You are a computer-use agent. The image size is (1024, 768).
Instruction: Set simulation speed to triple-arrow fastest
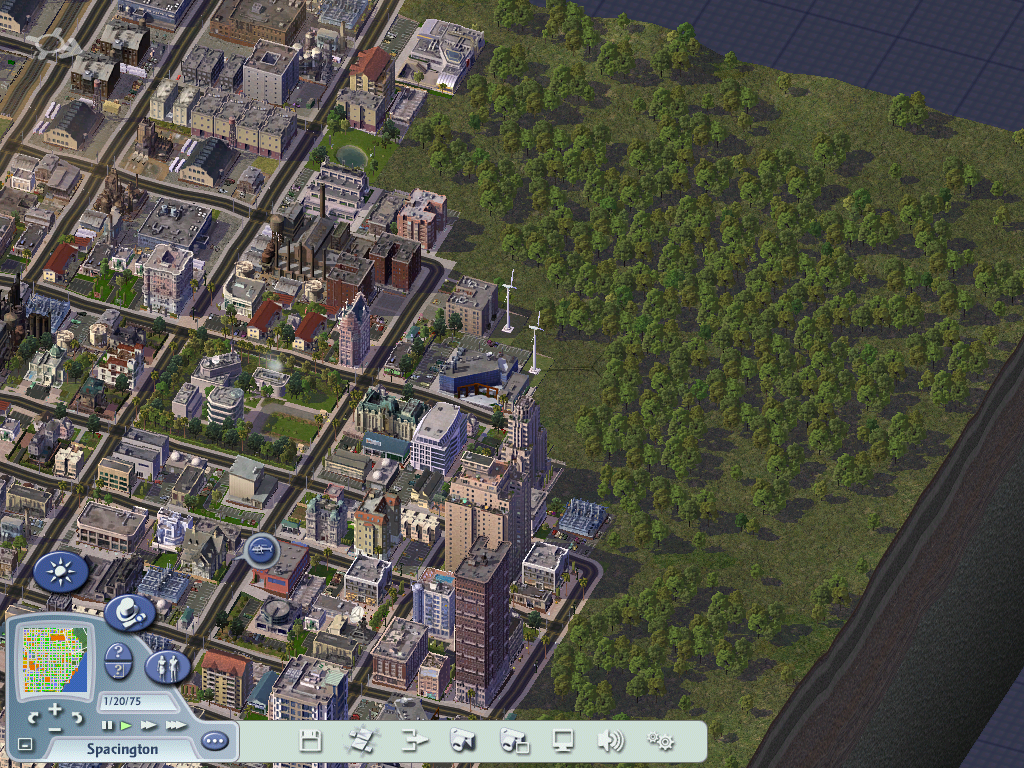pyautogui.click(x=175, y=725)
